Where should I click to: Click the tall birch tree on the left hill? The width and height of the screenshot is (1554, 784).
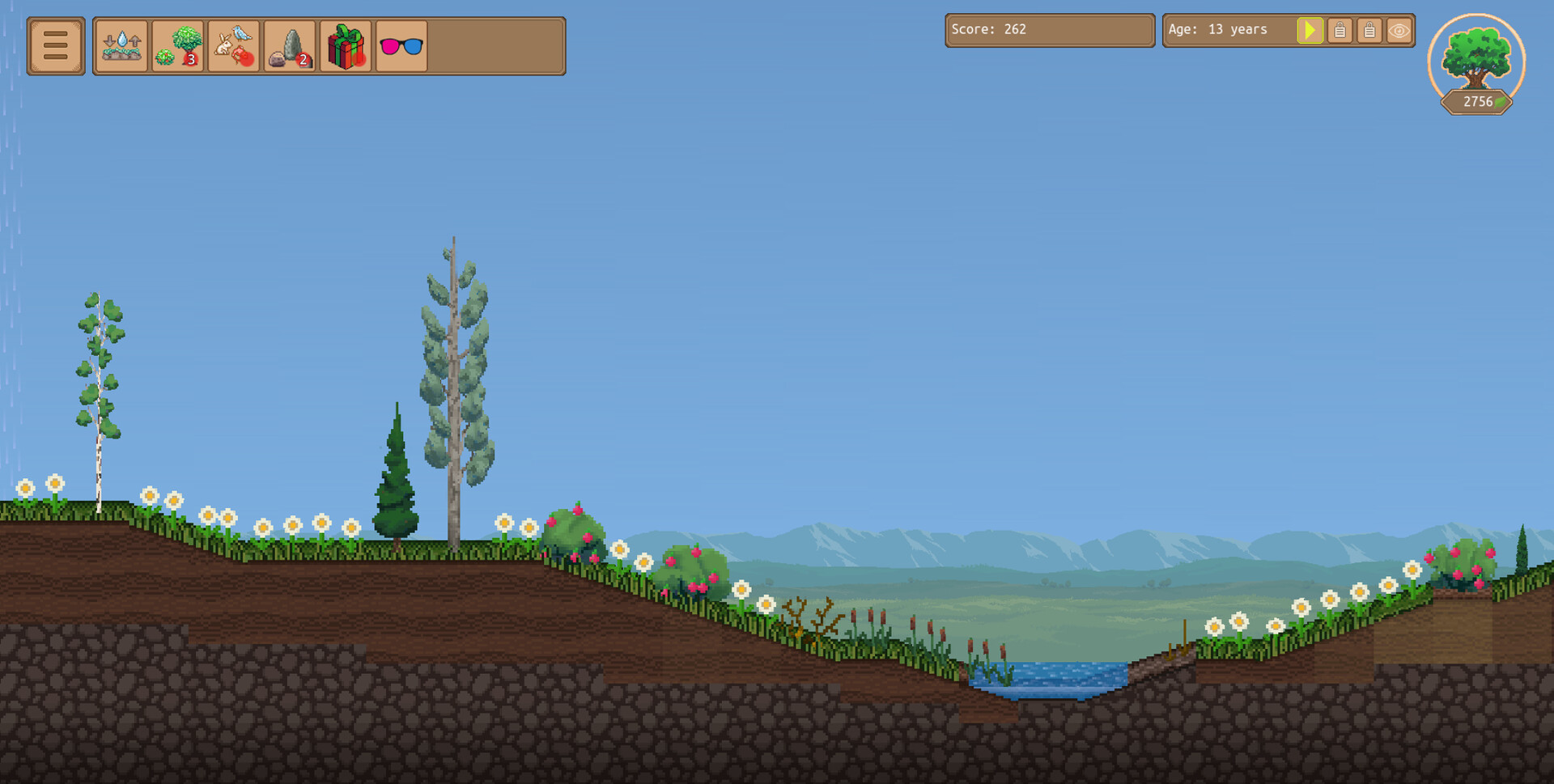point(99,396)
